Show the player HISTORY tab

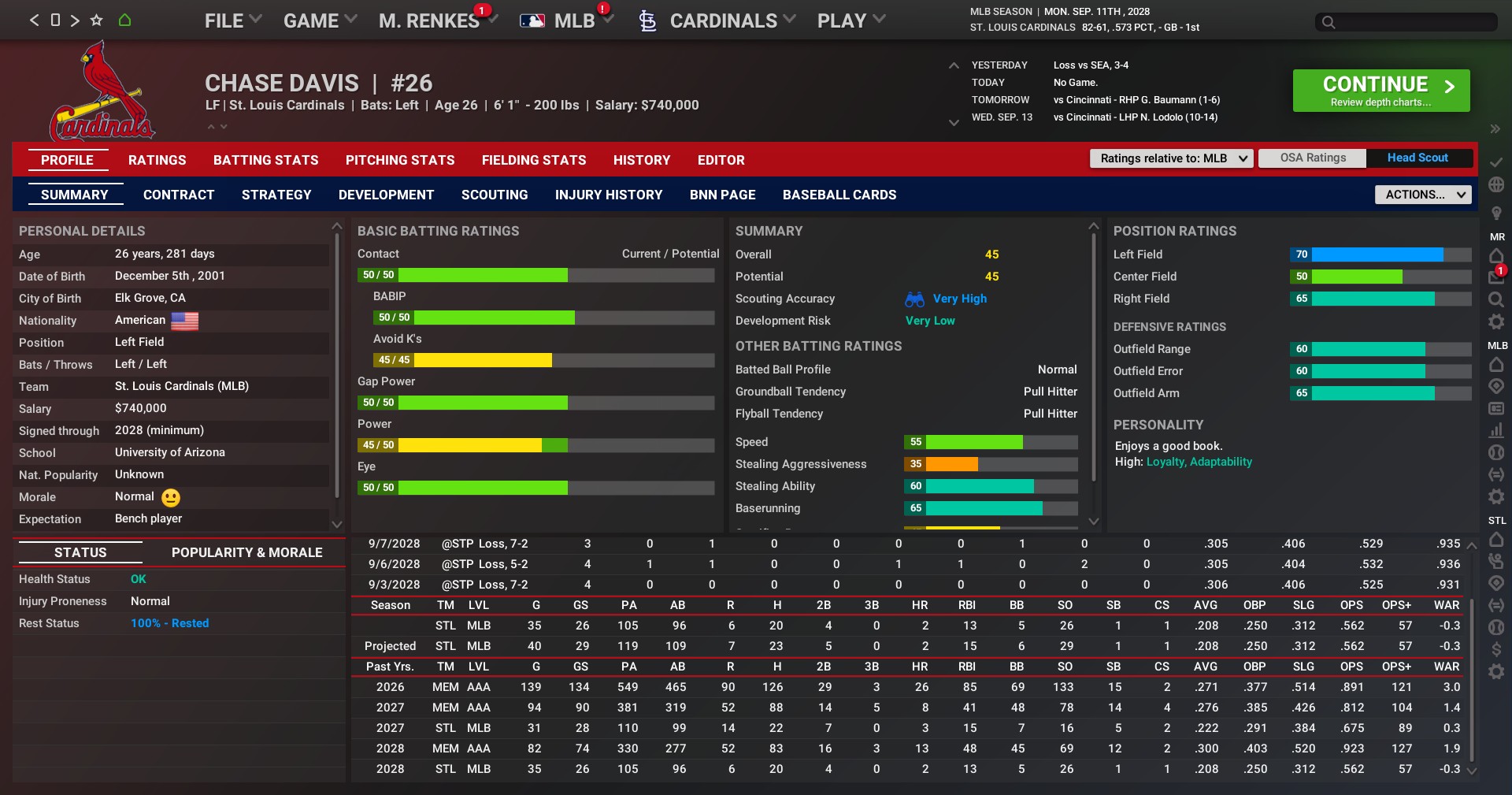(x=642, y=160)
